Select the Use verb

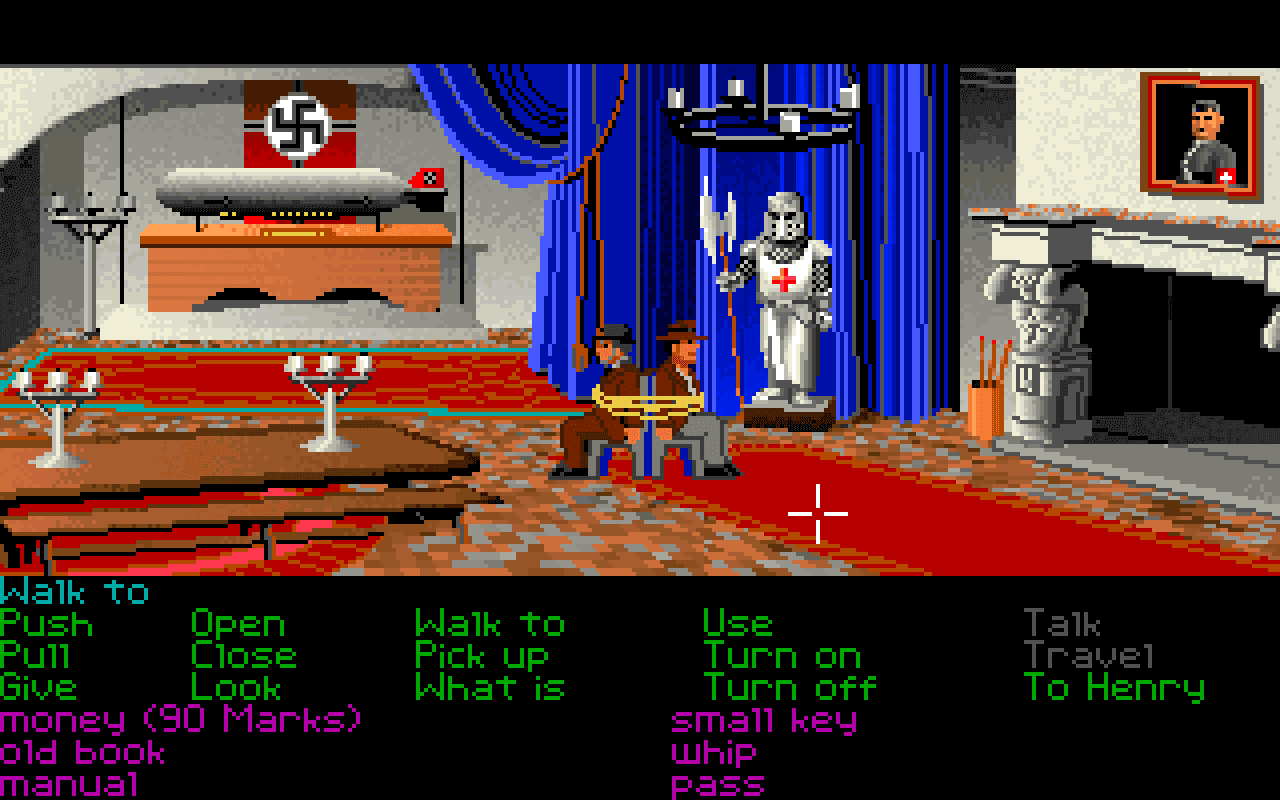pos(738,626)
